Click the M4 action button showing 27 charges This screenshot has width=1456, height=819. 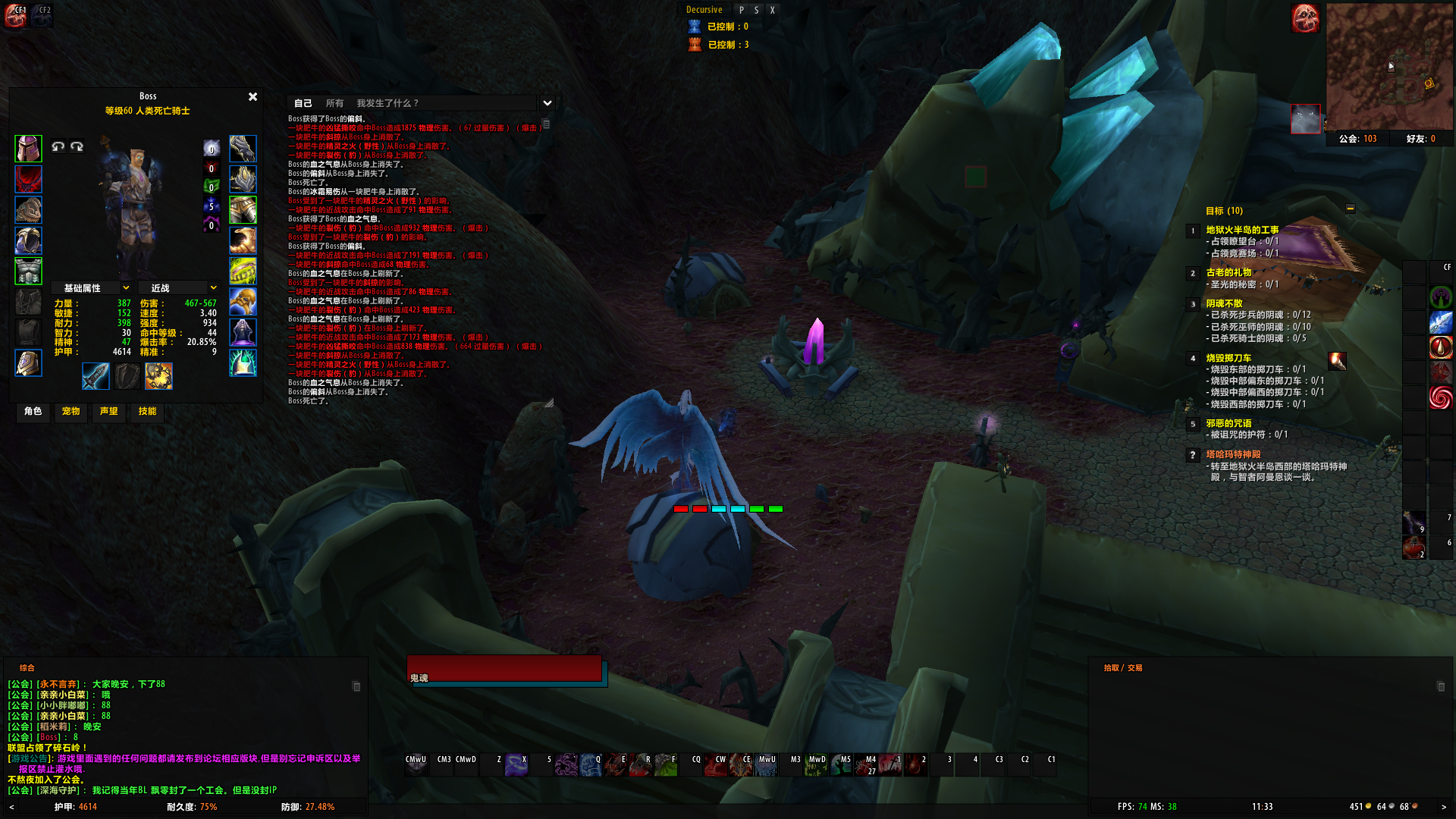866,765
